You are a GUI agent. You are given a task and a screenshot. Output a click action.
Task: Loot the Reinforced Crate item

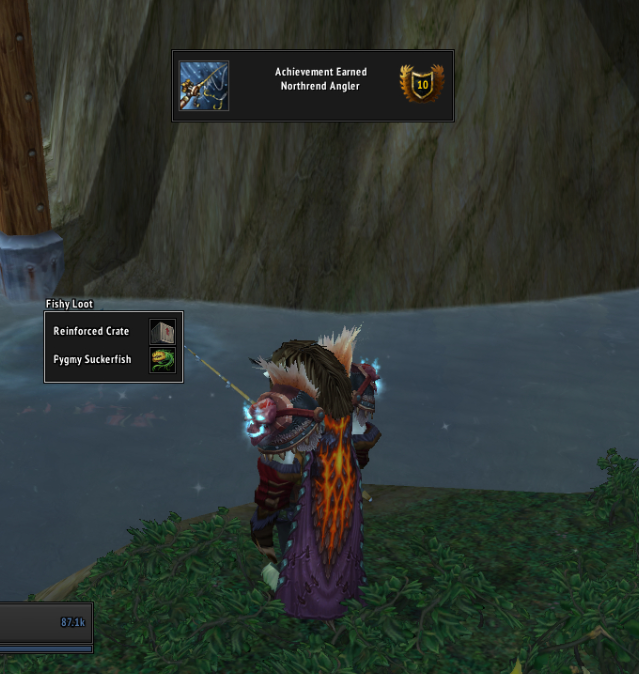click(x=162, y=332)
